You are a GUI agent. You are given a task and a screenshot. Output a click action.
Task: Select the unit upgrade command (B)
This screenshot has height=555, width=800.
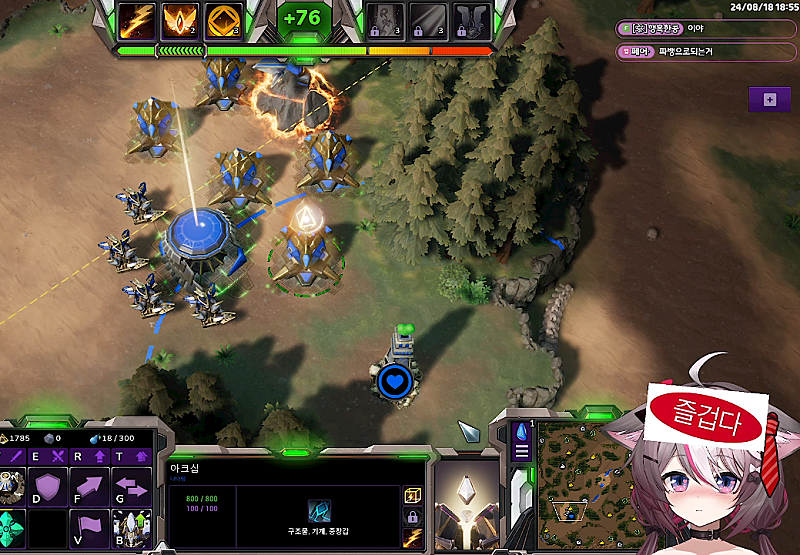(132, 527)
